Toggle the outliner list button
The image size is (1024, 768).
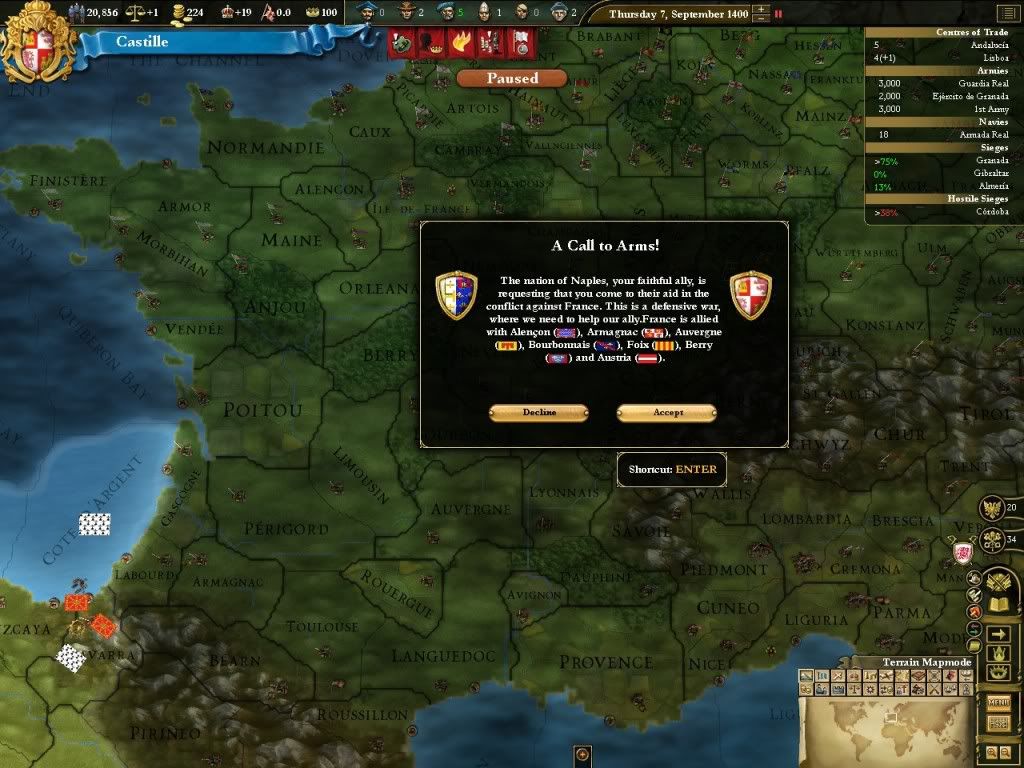pos(998,722)
